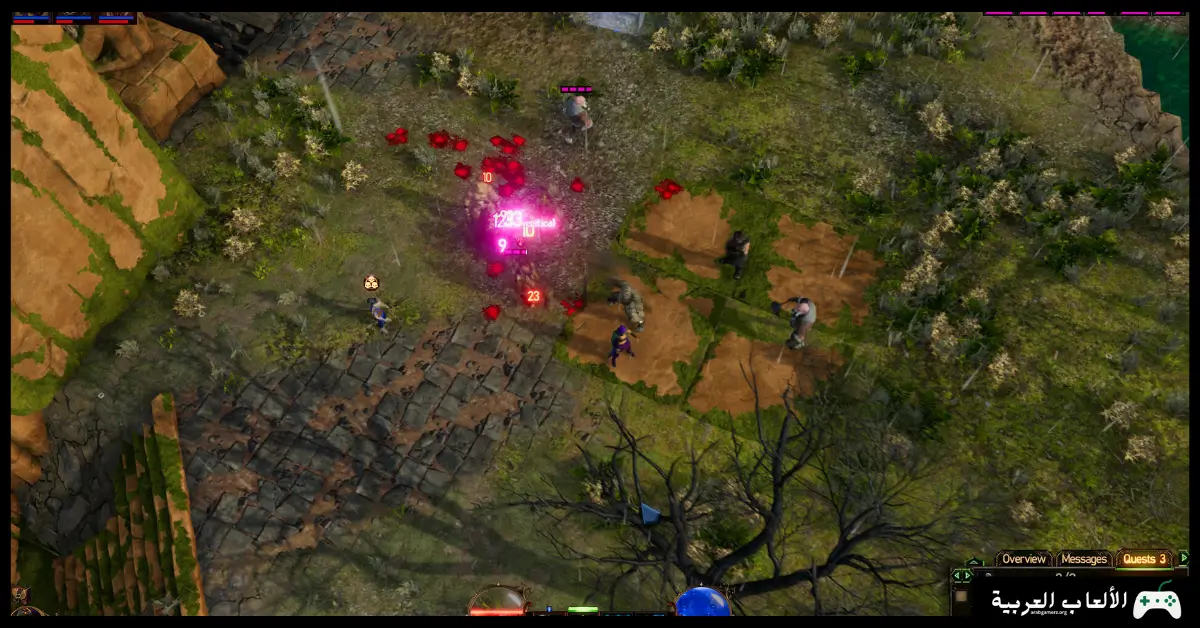The image size is (1200, 628).
Task: Select the Quests 3 tab
Action: coord(1145,559)
